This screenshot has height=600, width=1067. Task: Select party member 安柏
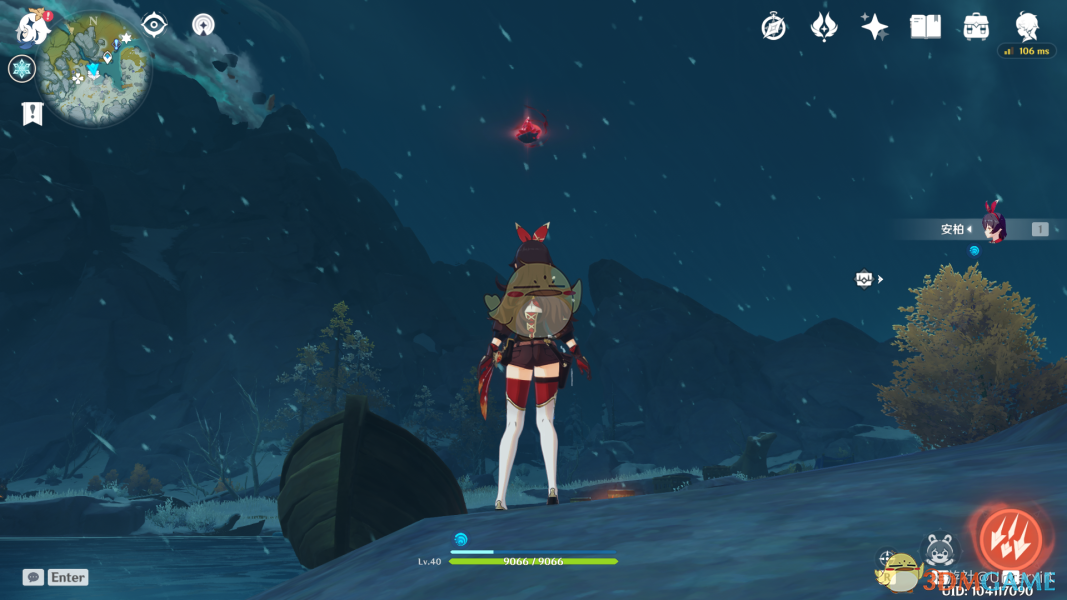tap(992, 228)
